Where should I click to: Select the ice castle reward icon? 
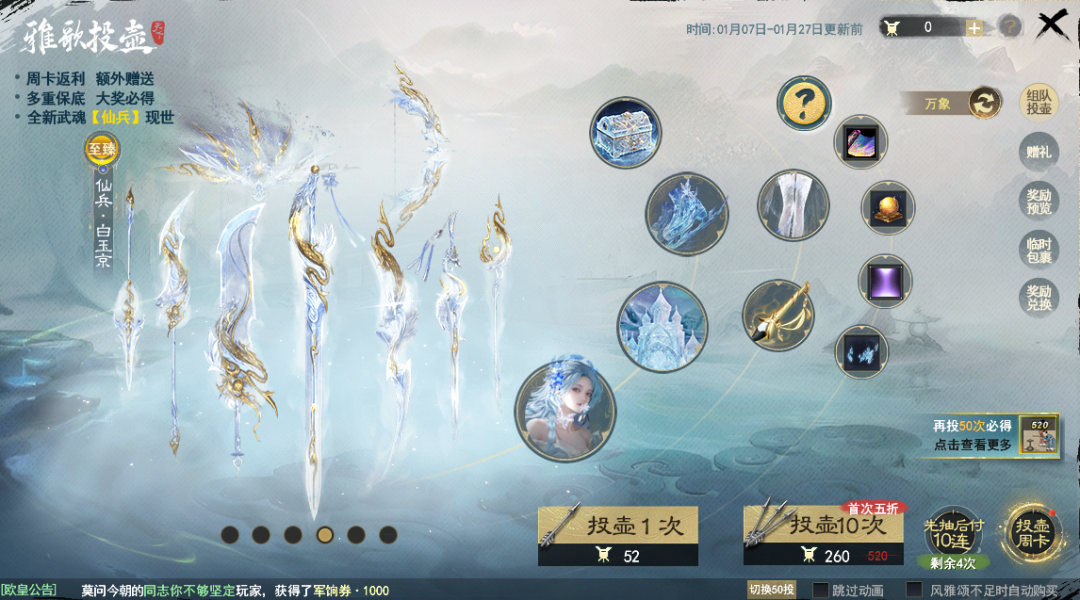[x=662, y=326]
